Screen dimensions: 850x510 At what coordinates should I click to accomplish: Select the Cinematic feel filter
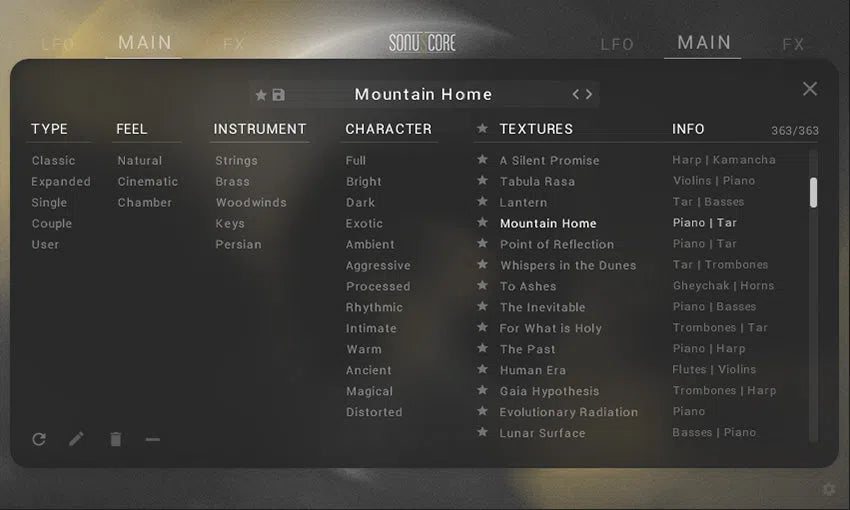tap(147, 181)
